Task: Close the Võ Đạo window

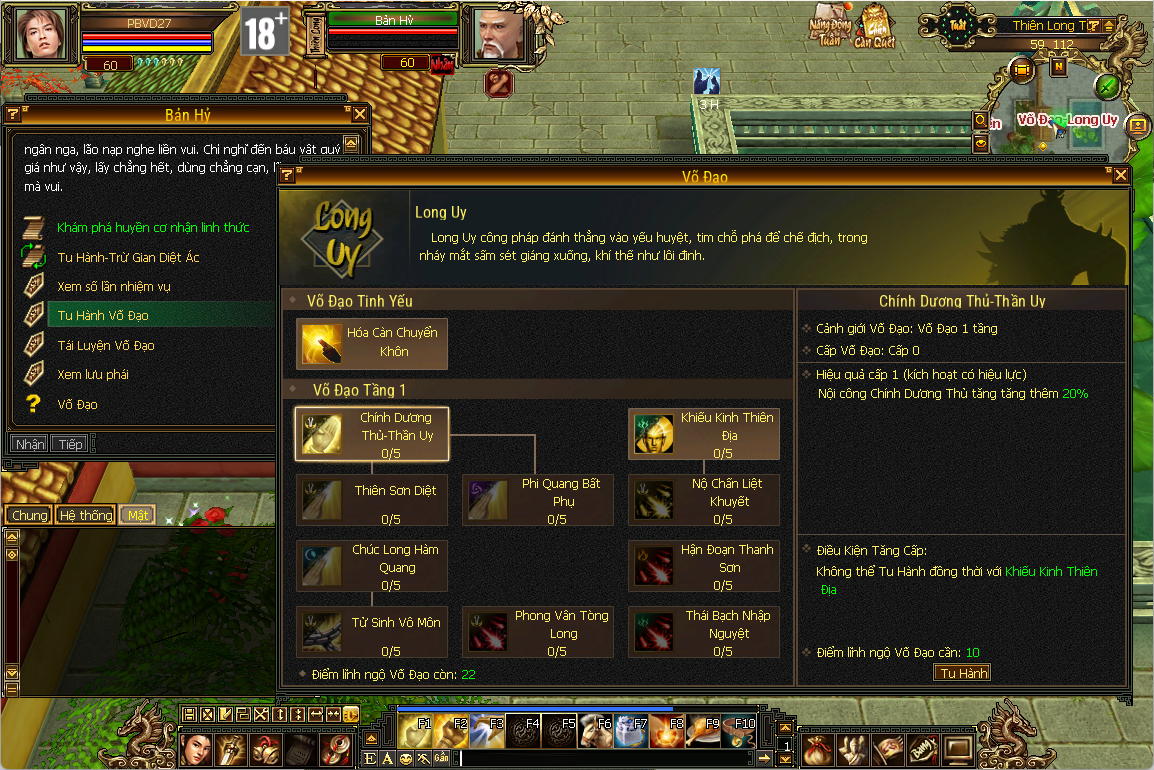Action: tap(1120, 176)
